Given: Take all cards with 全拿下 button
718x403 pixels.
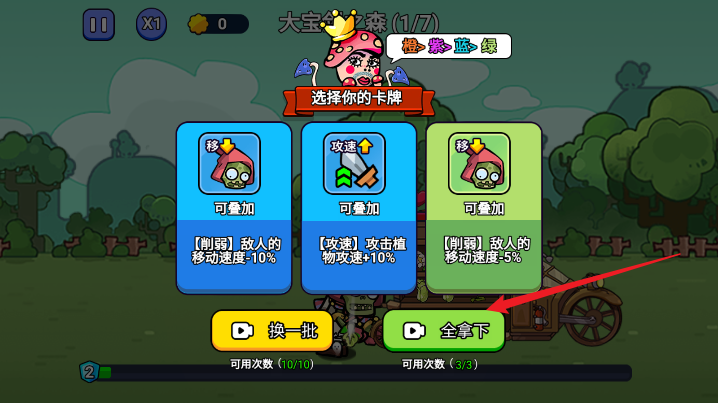Looking at the screenshot, I should click(x=444, y=331).
